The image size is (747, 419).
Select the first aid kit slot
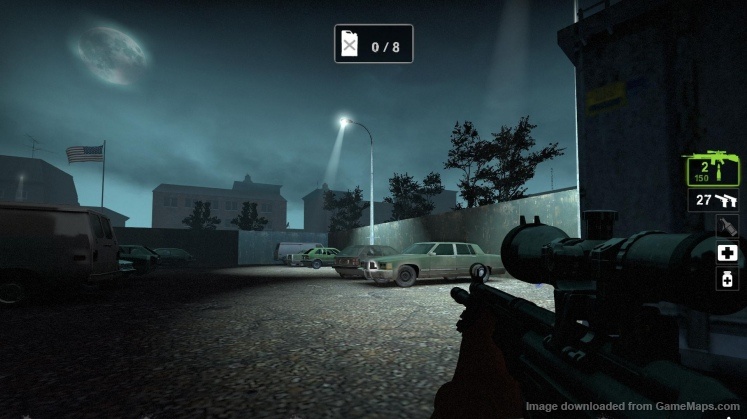(x=727, y=253)
